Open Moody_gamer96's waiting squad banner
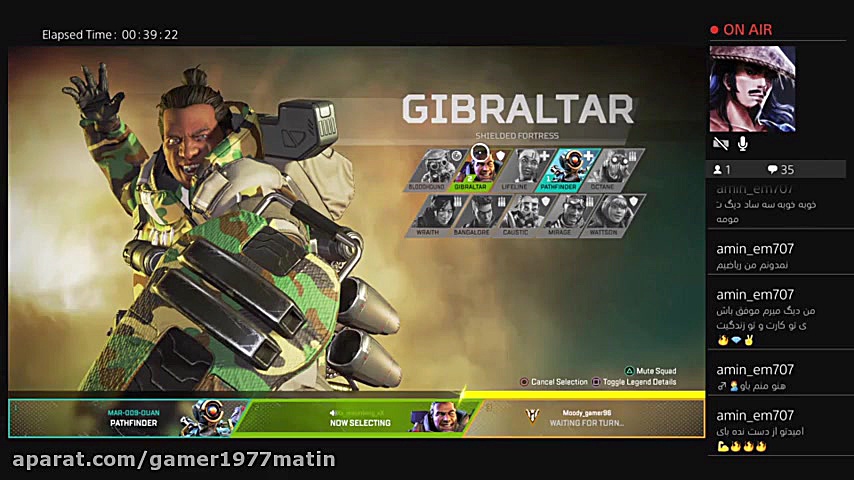Viewport: 854px width, 480px height. tap(586, 418)
